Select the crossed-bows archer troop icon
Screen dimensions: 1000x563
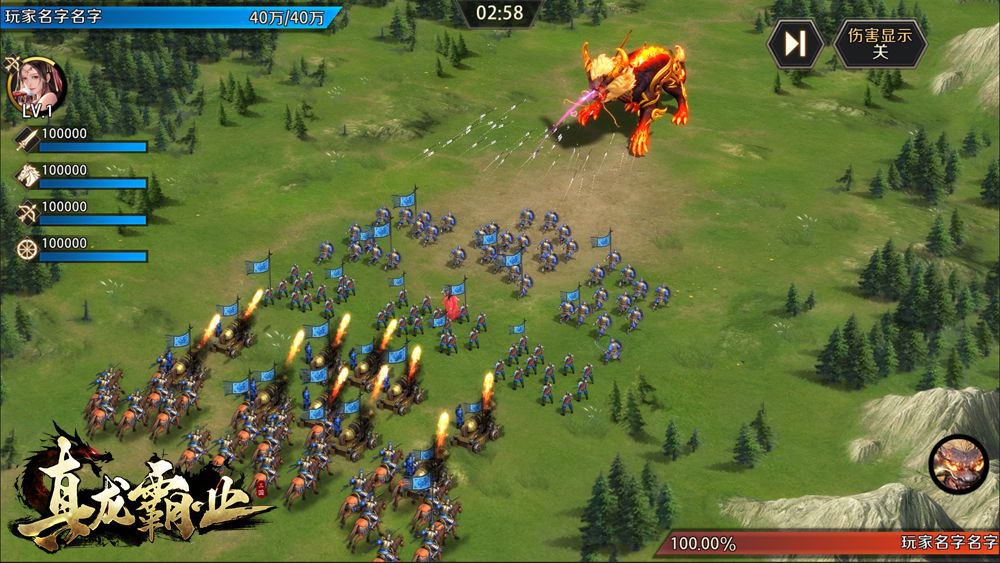tap(27, 212)
